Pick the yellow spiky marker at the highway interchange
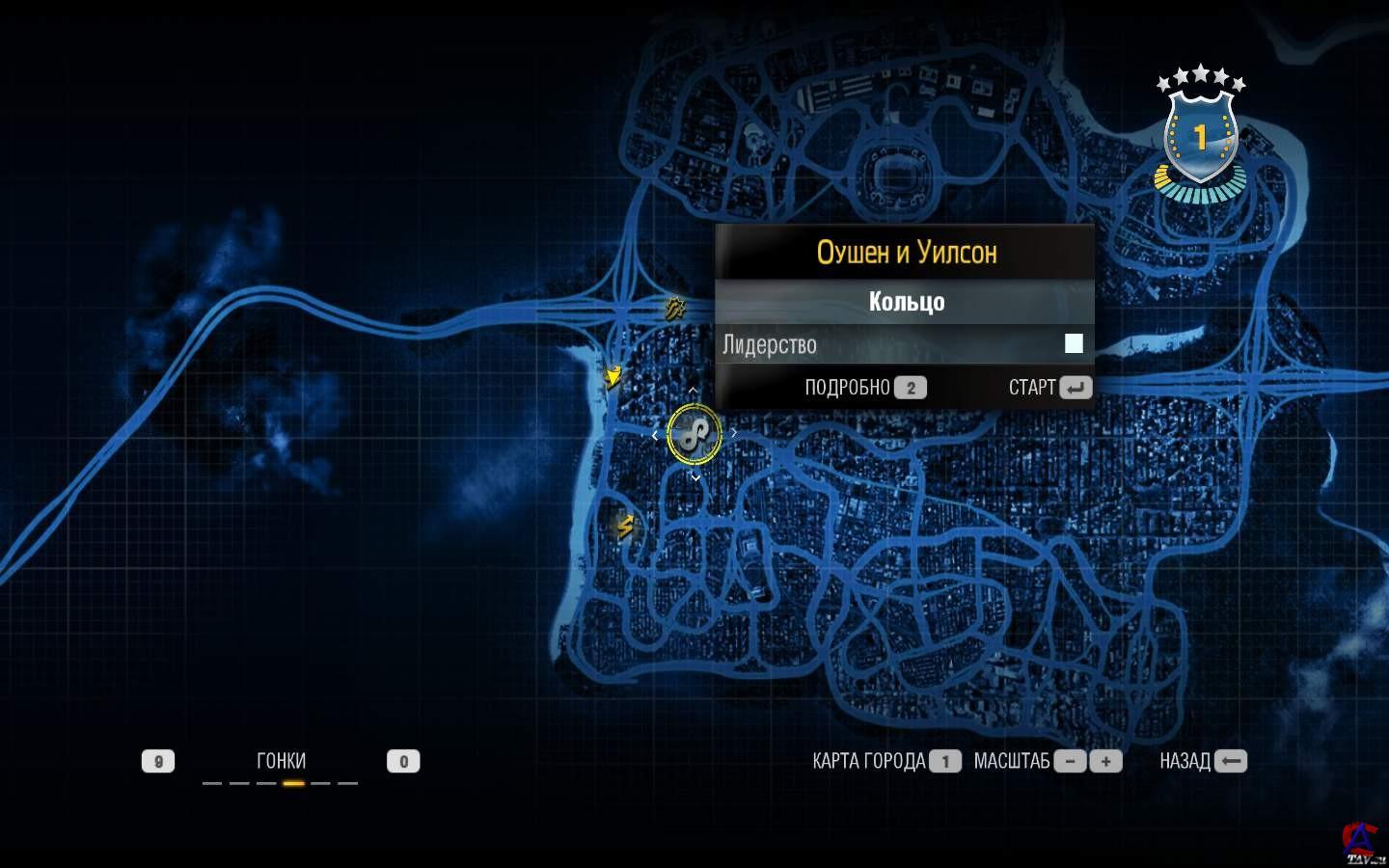The width and height of the screenshot is (1389, 868). point(675,309)
